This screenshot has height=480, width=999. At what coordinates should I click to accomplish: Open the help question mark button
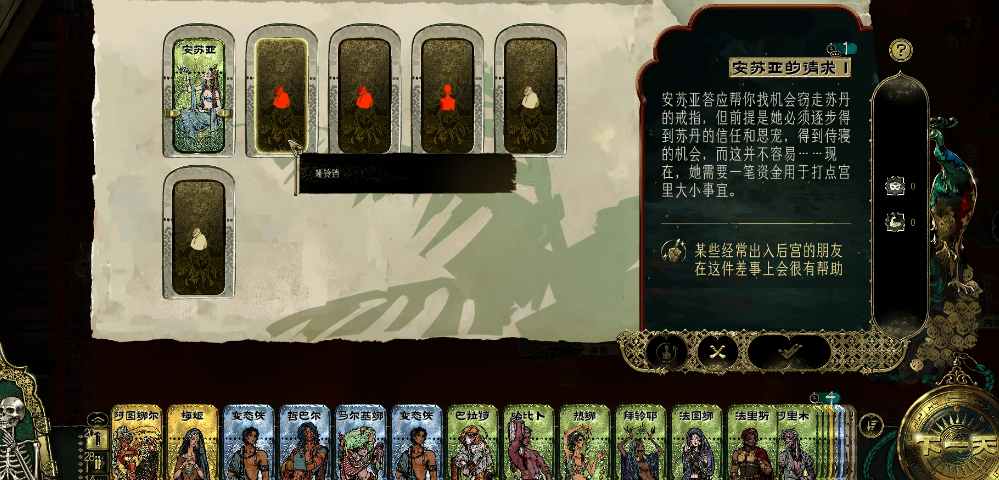[x=901, y=49]
